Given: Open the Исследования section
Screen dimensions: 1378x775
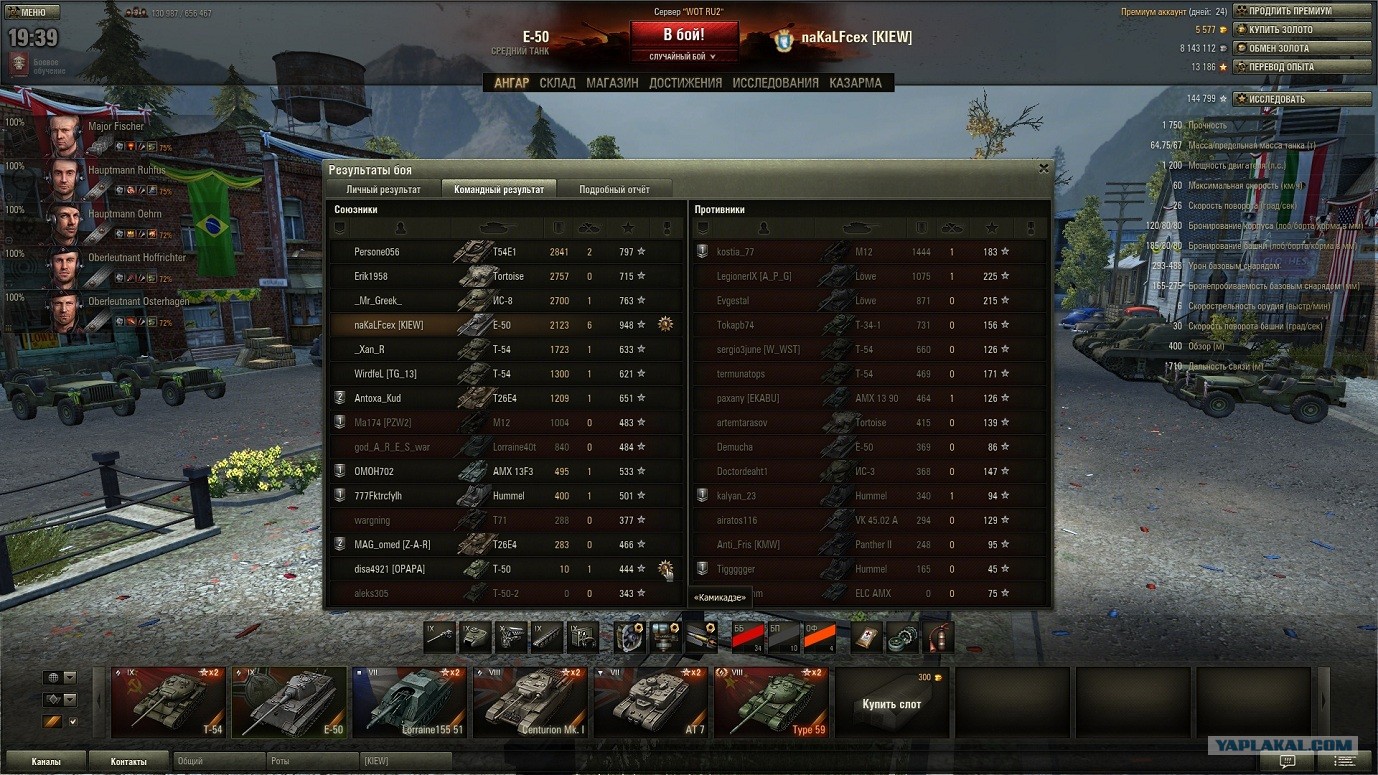Looking at the screenshot, I should pyautogui.click(x=775, y=83).
